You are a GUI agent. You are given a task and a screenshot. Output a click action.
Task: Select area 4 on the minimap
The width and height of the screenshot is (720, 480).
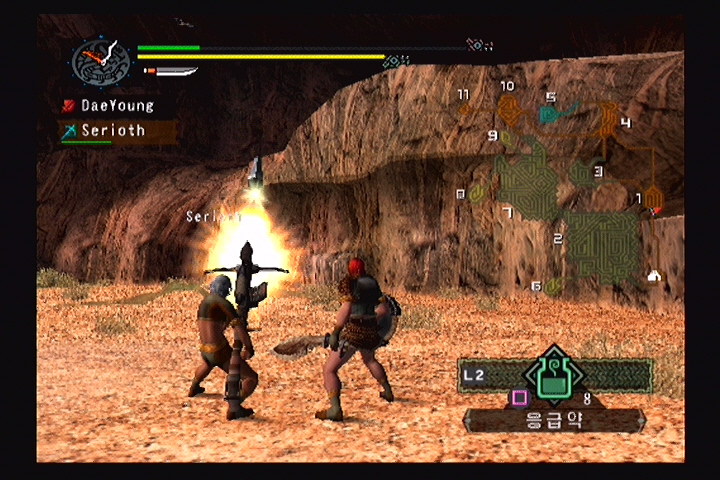click(607, 120)
